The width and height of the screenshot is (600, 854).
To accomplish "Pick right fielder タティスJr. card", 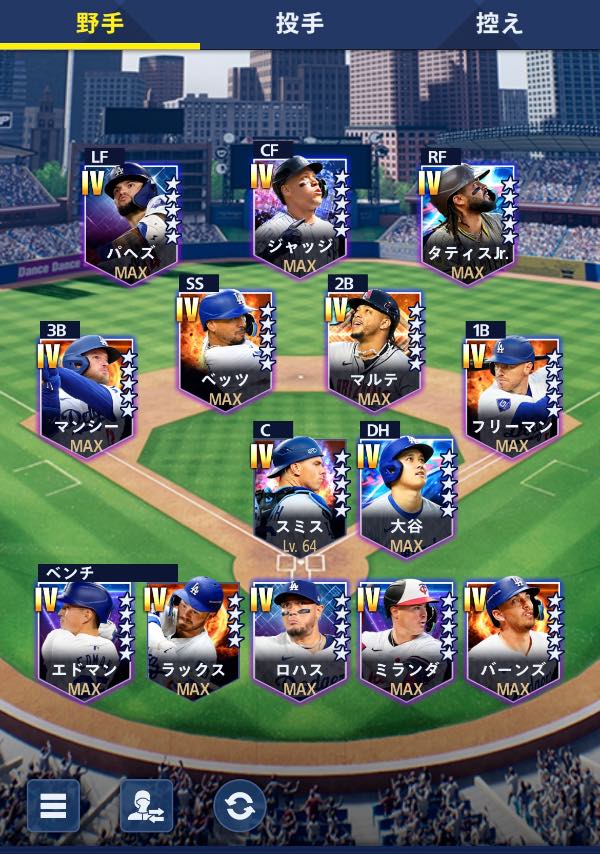I will pos(467,222).
